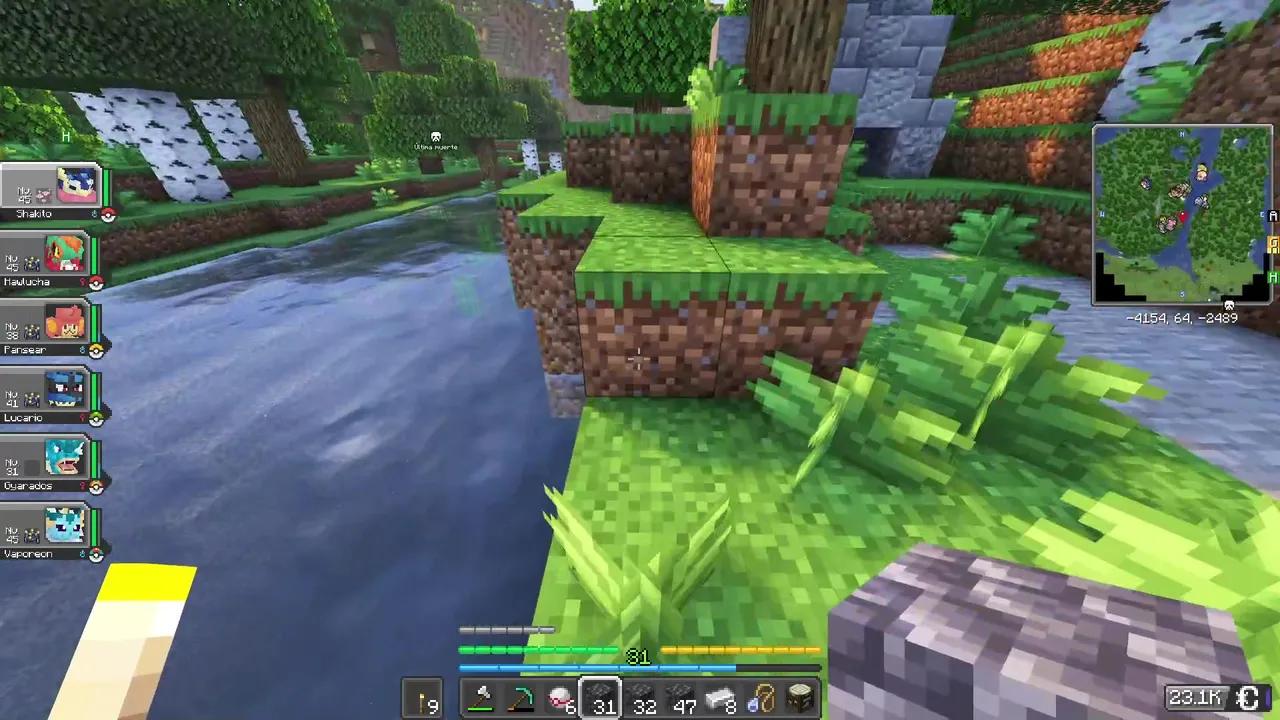Select the pickaxe in the hotbar
Viewport: 1280px width, 720px height.
click(521, 696)
